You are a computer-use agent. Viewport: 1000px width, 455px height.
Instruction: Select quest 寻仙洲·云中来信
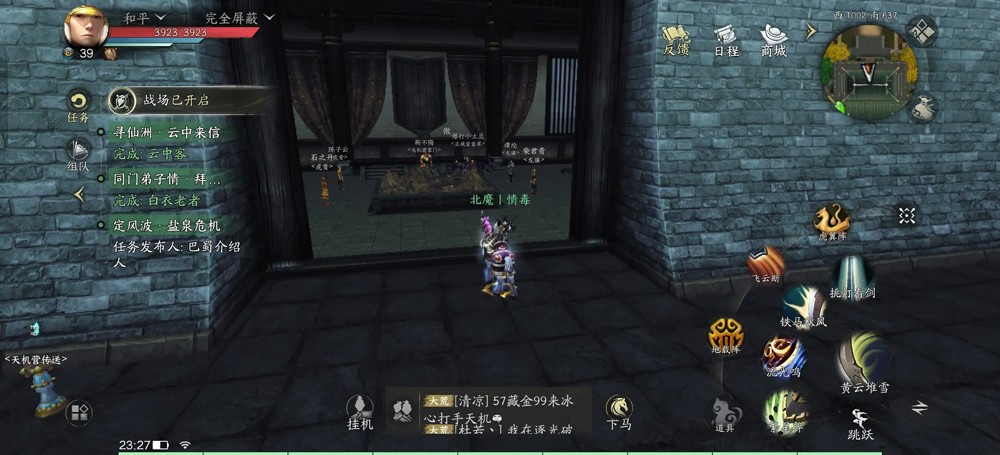[x=165, y=132]
